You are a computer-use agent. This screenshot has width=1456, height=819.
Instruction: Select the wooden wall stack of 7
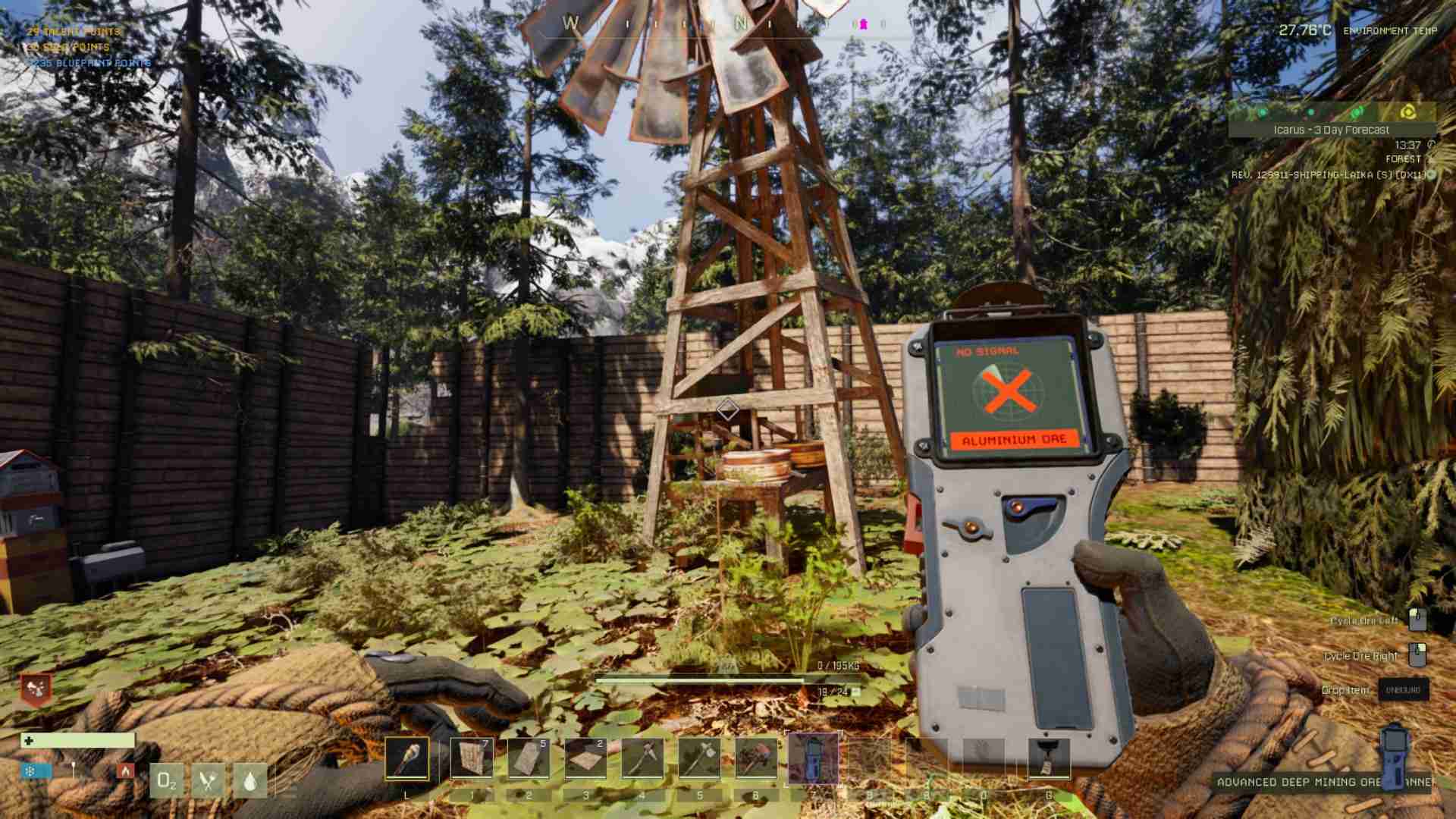(x=471, y=758)
